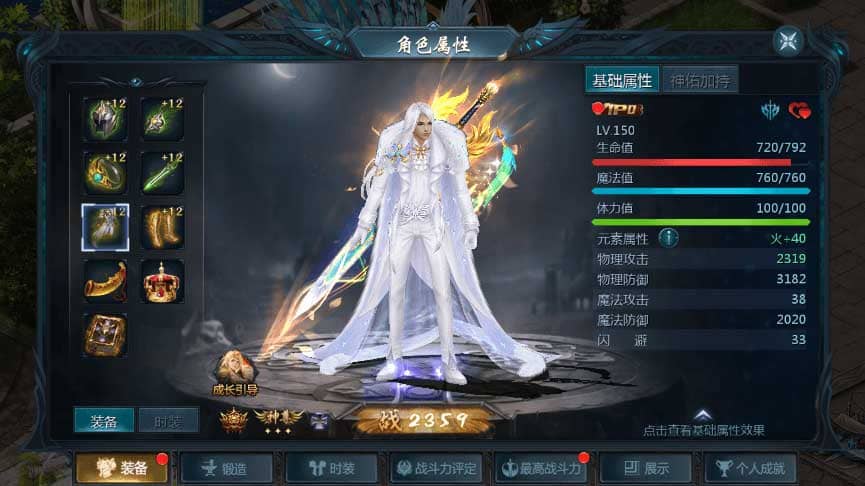This screenshot has width=865, height=486.
Task: Click the red double-heart icon
Action: click(799, 110)
